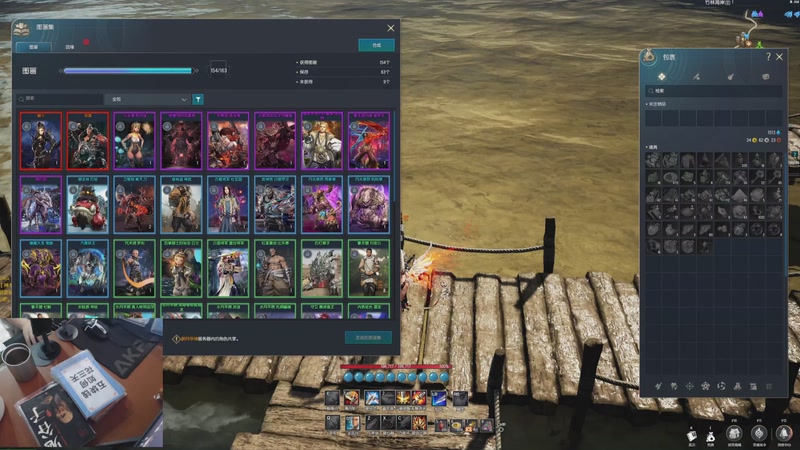Viewport: 800px width, 450px height.
Task: Click the teal funnel filter button
Action: pyautogui.click(x=198, y=99)
